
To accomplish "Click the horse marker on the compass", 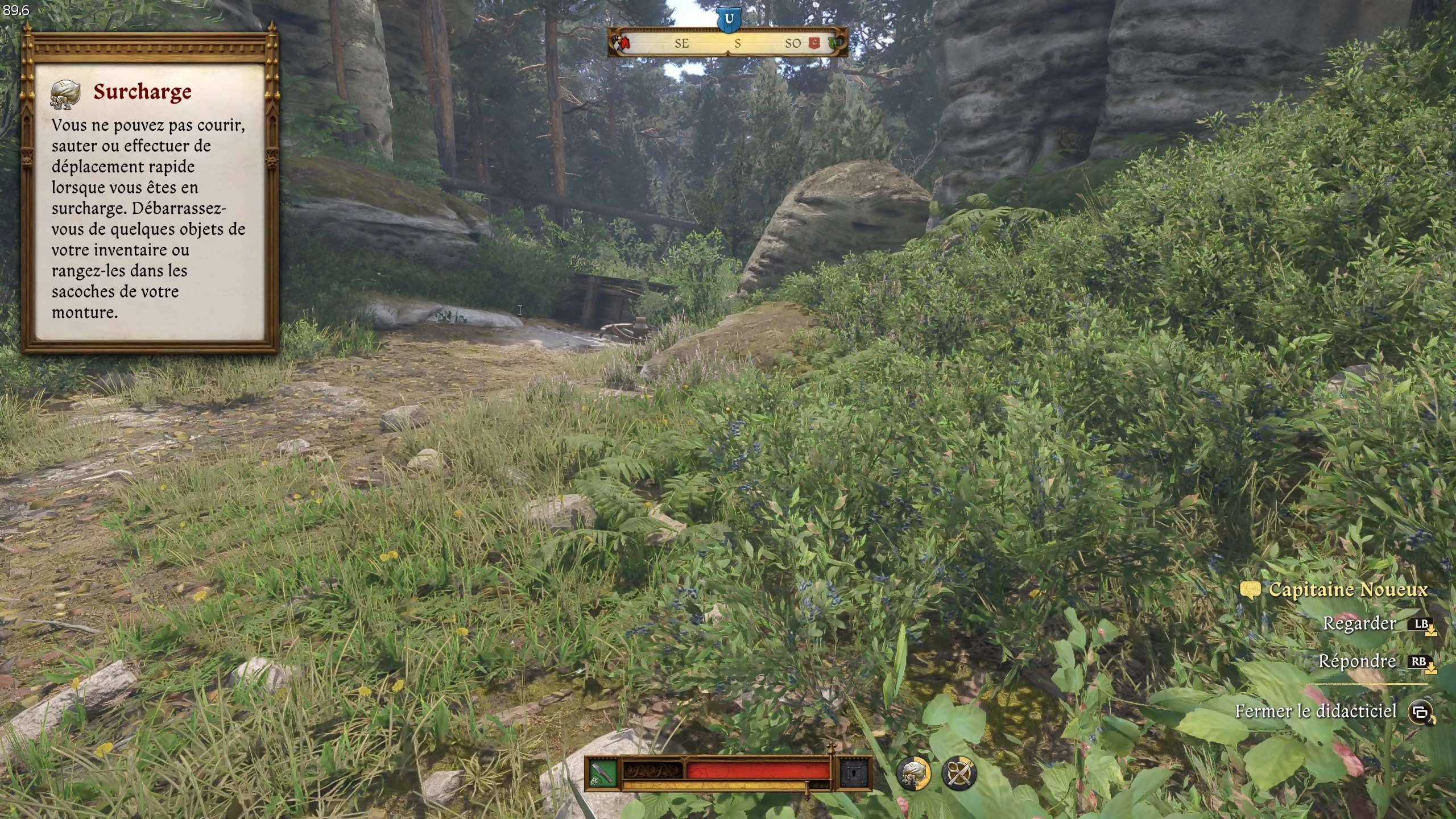I will pyautogui.click(x=626, y=43).
